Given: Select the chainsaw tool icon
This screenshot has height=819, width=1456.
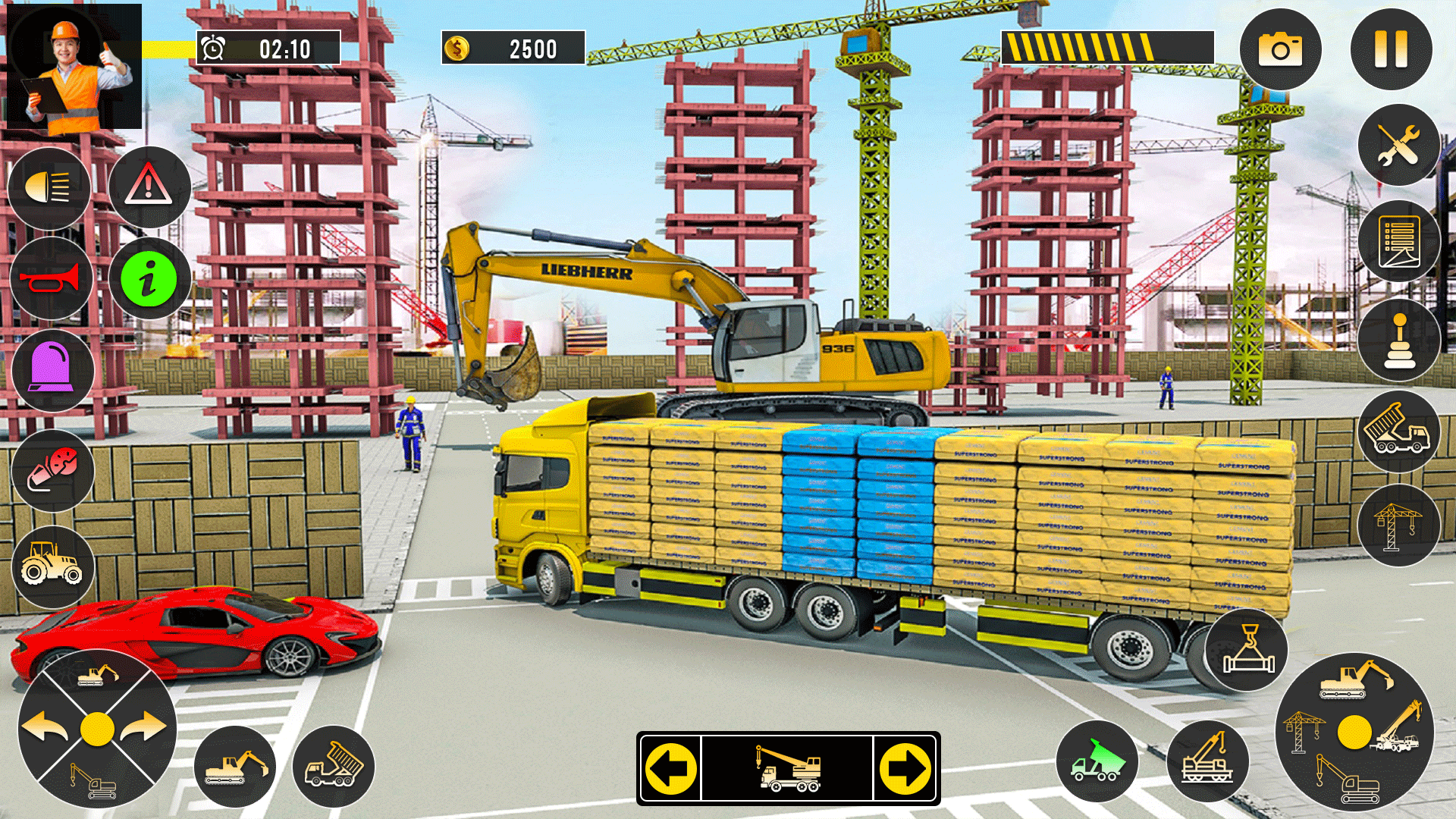Looking at the screenshot, I should pos(52,469).
